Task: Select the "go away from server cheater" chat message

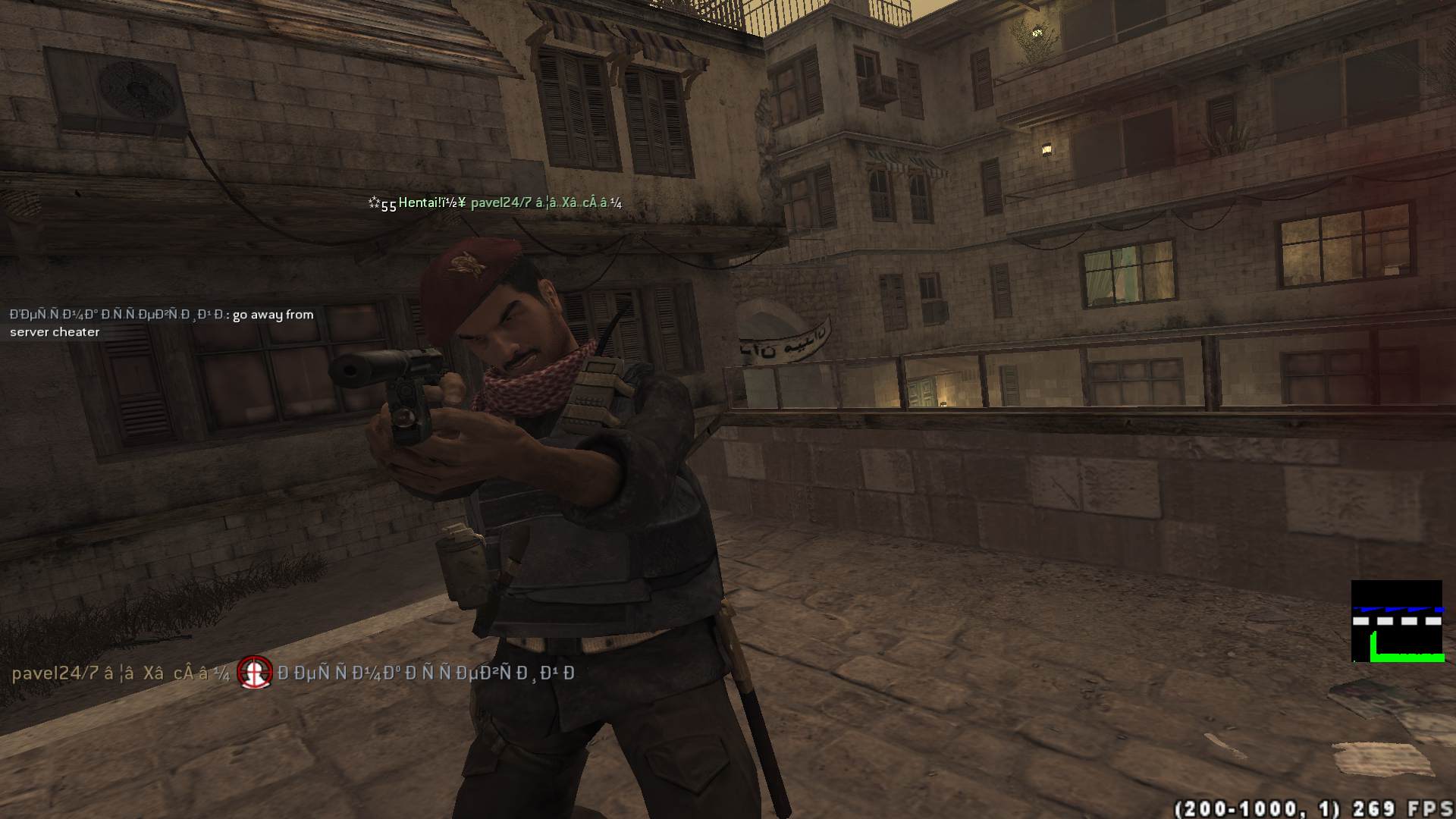Action: 162,323
